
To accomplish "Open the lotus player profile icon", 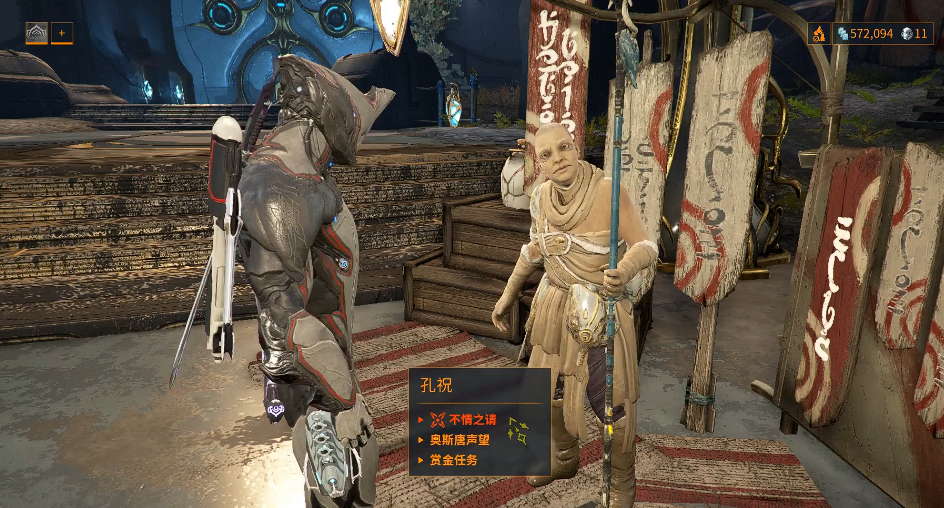I will (x=36, y=33).
